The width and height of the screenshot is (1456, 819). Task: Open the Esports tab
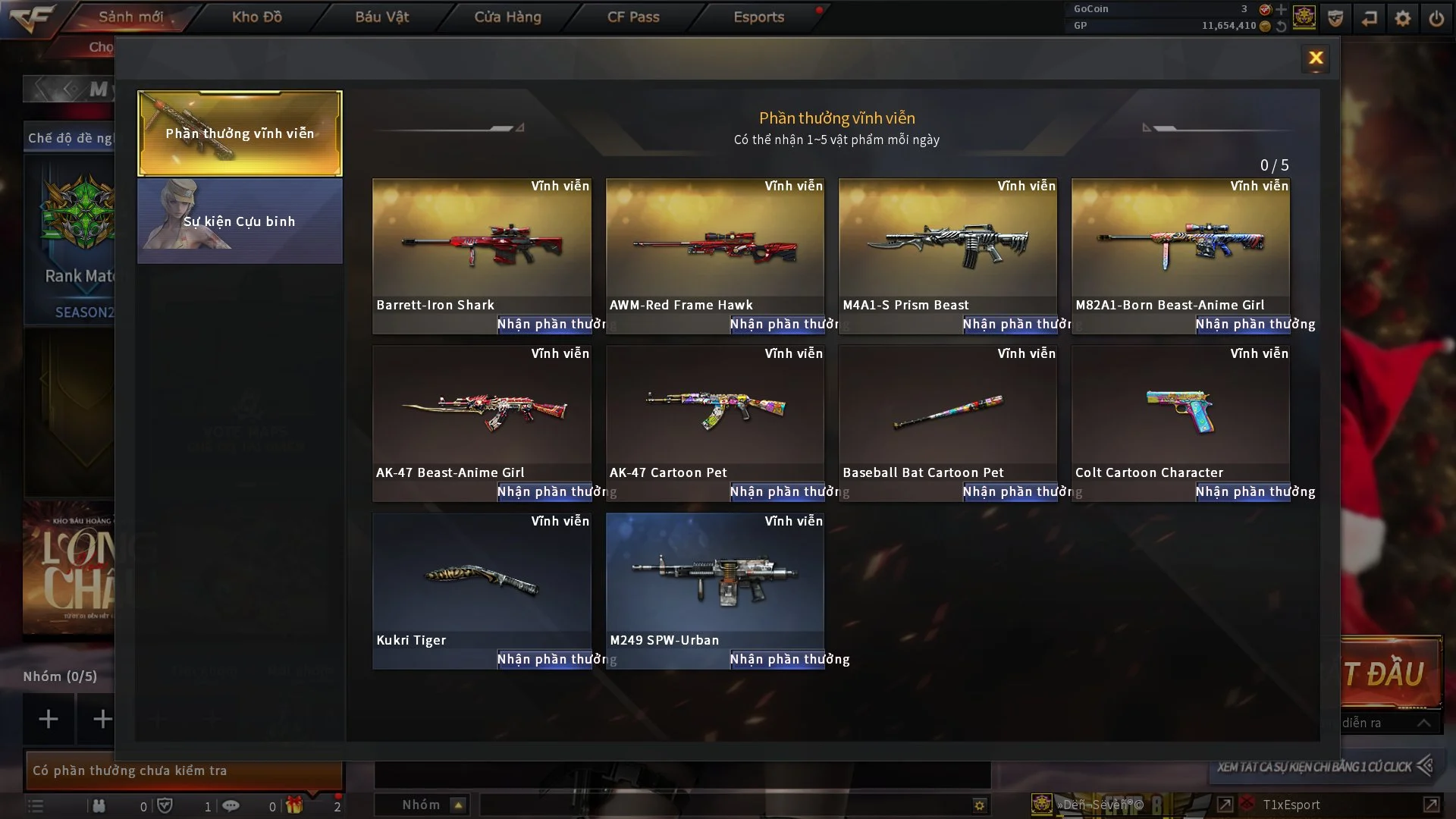[758, 17]
